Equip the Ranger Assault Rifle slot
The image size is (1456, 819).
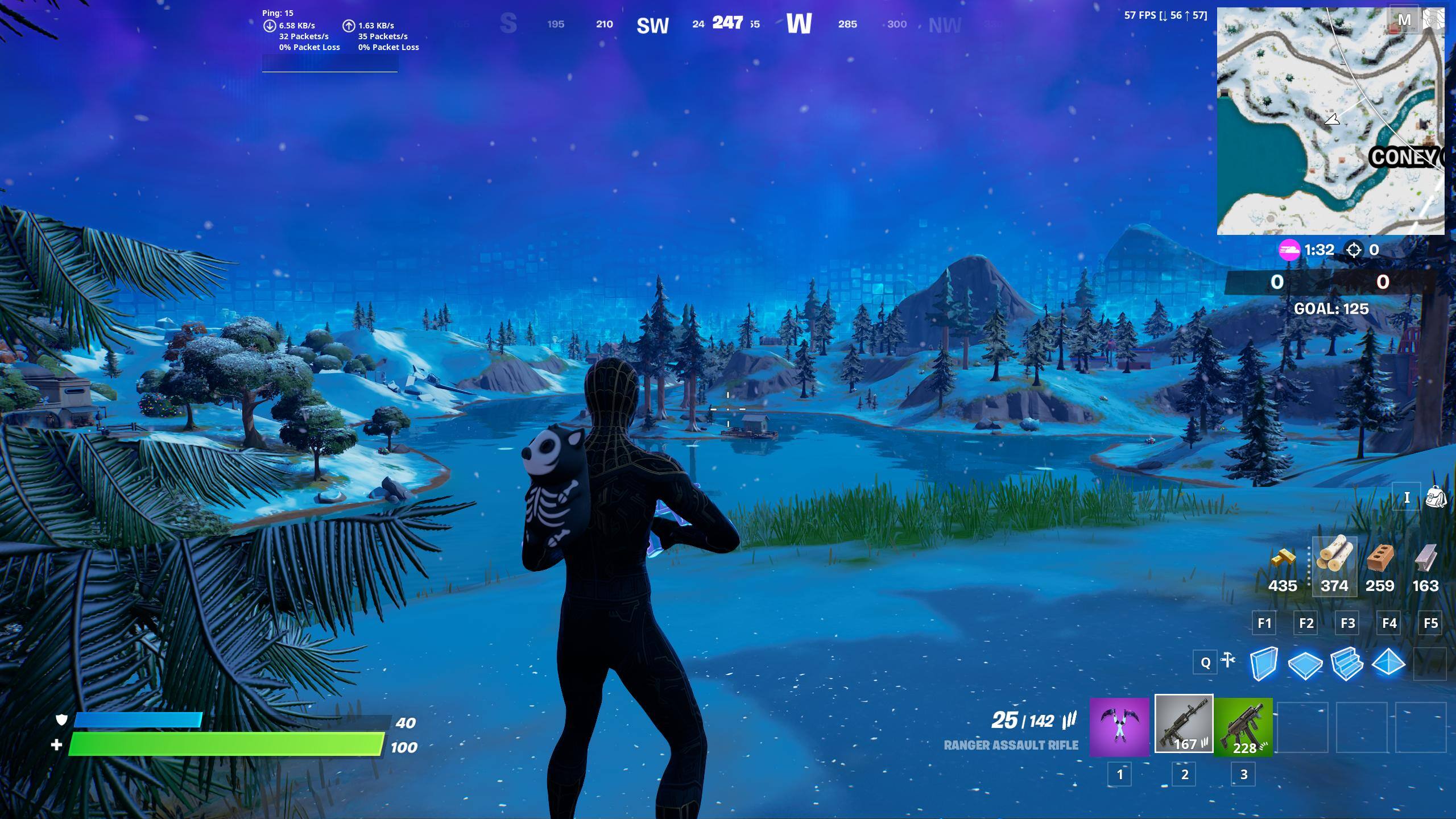[x=1184, y=724]
